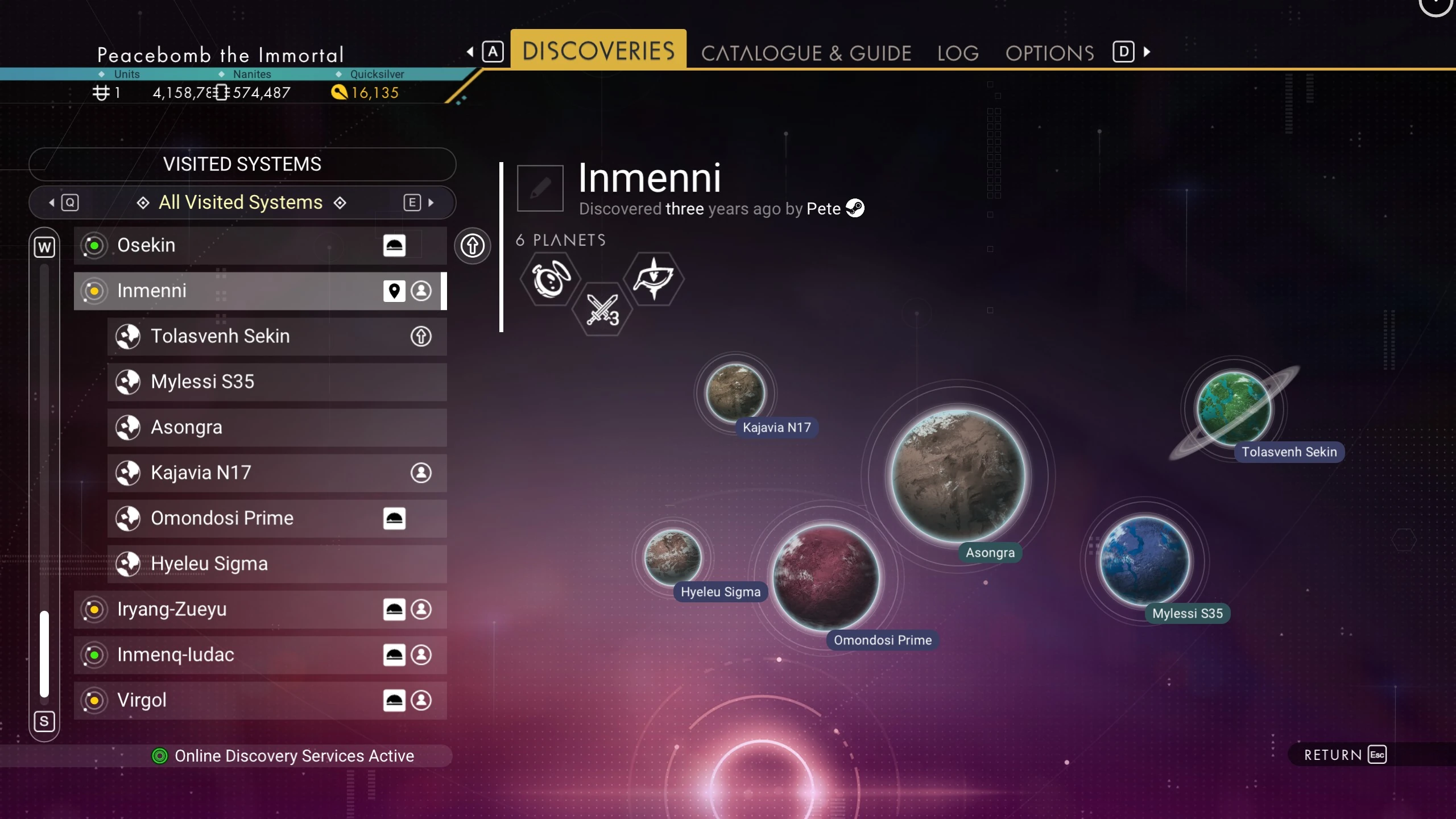Select the large Asongra planet globe
Viewport: 1456px width, 819px height.
[x=958, y=475]
